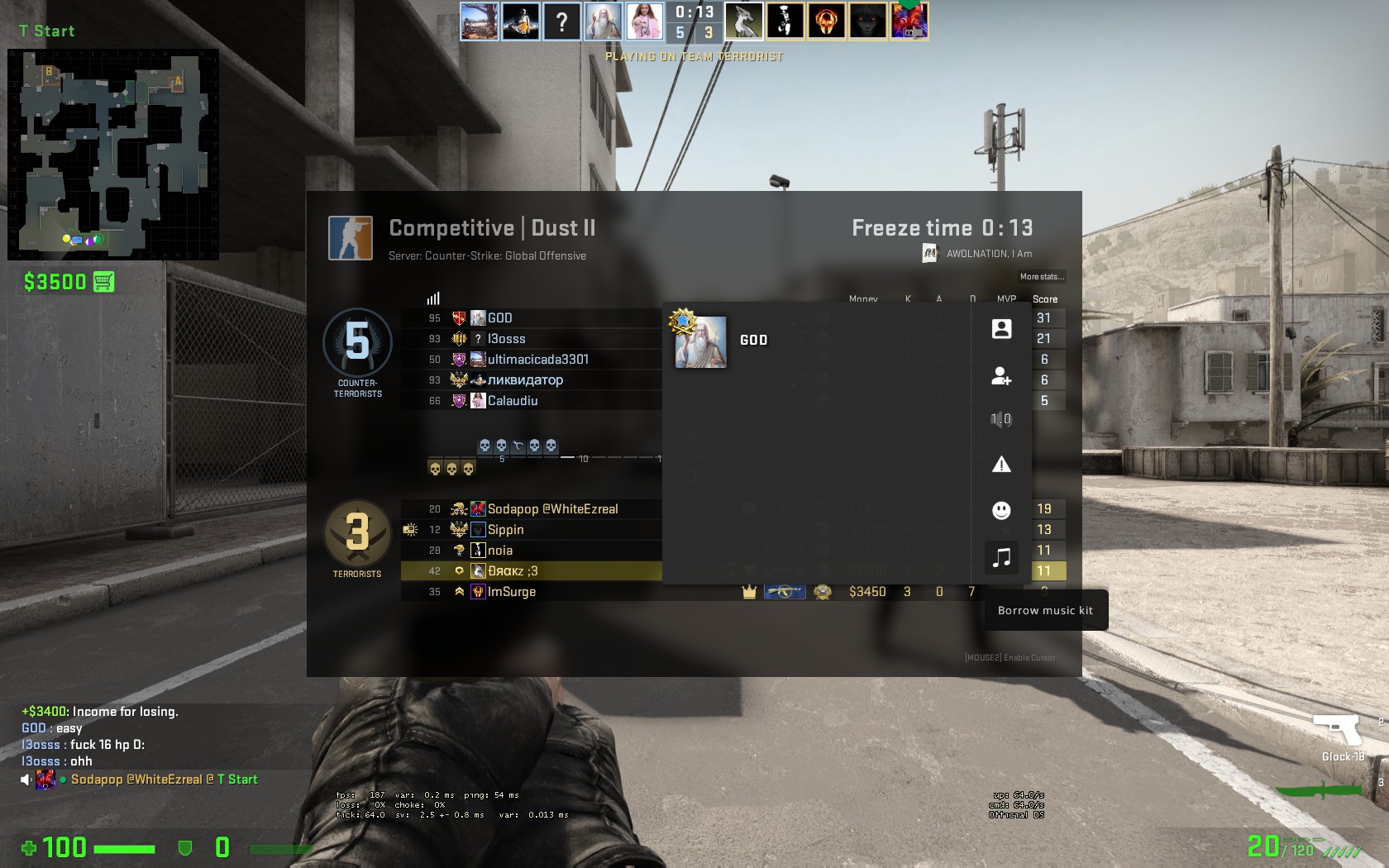The image size is (1389, 868).
Task: Open GOD's Steam profile icon
Action: coord(1002,328)
